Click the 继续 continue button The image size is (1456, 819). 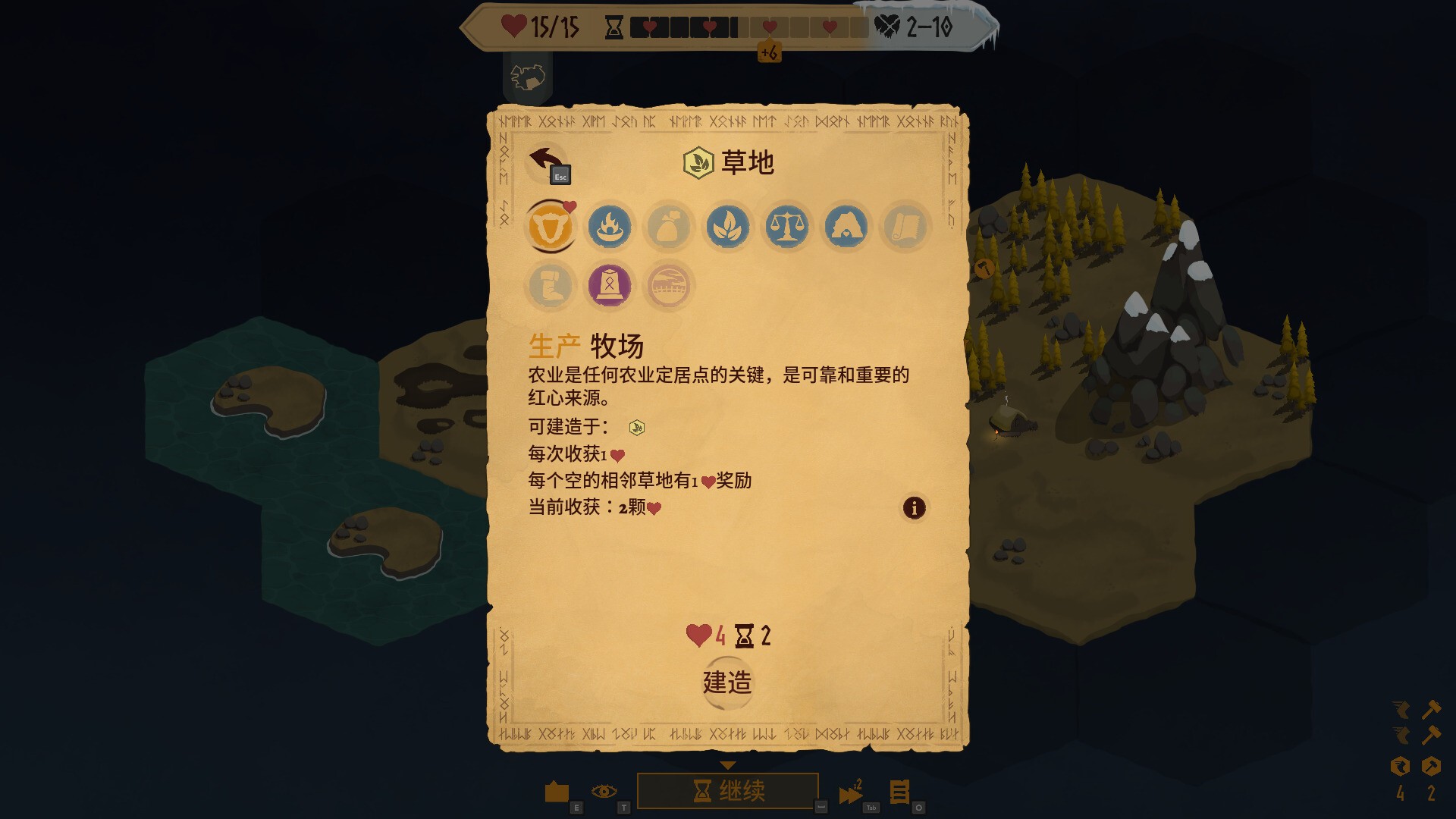727,789
